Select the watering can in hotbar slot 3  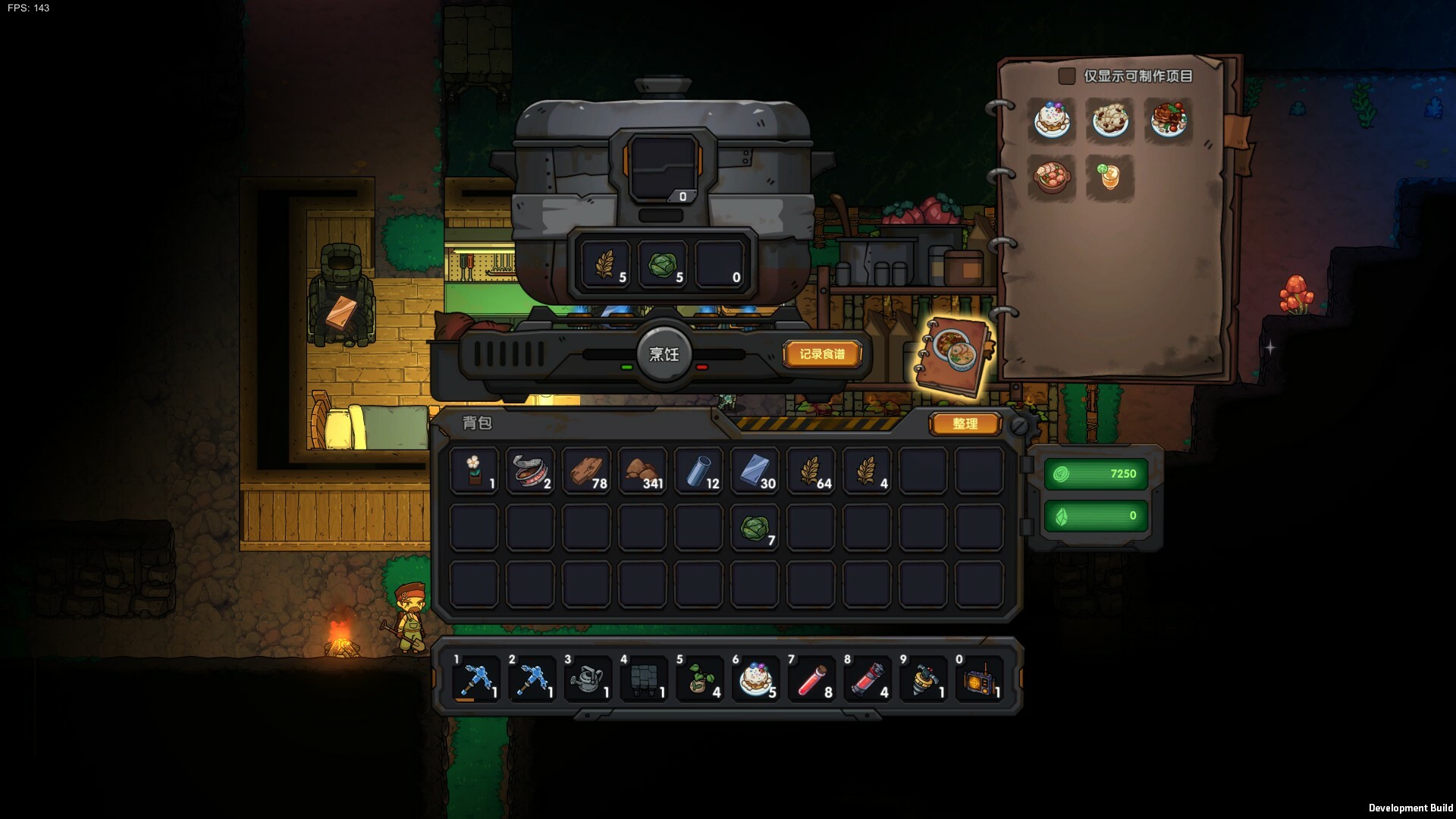[586, 679]
